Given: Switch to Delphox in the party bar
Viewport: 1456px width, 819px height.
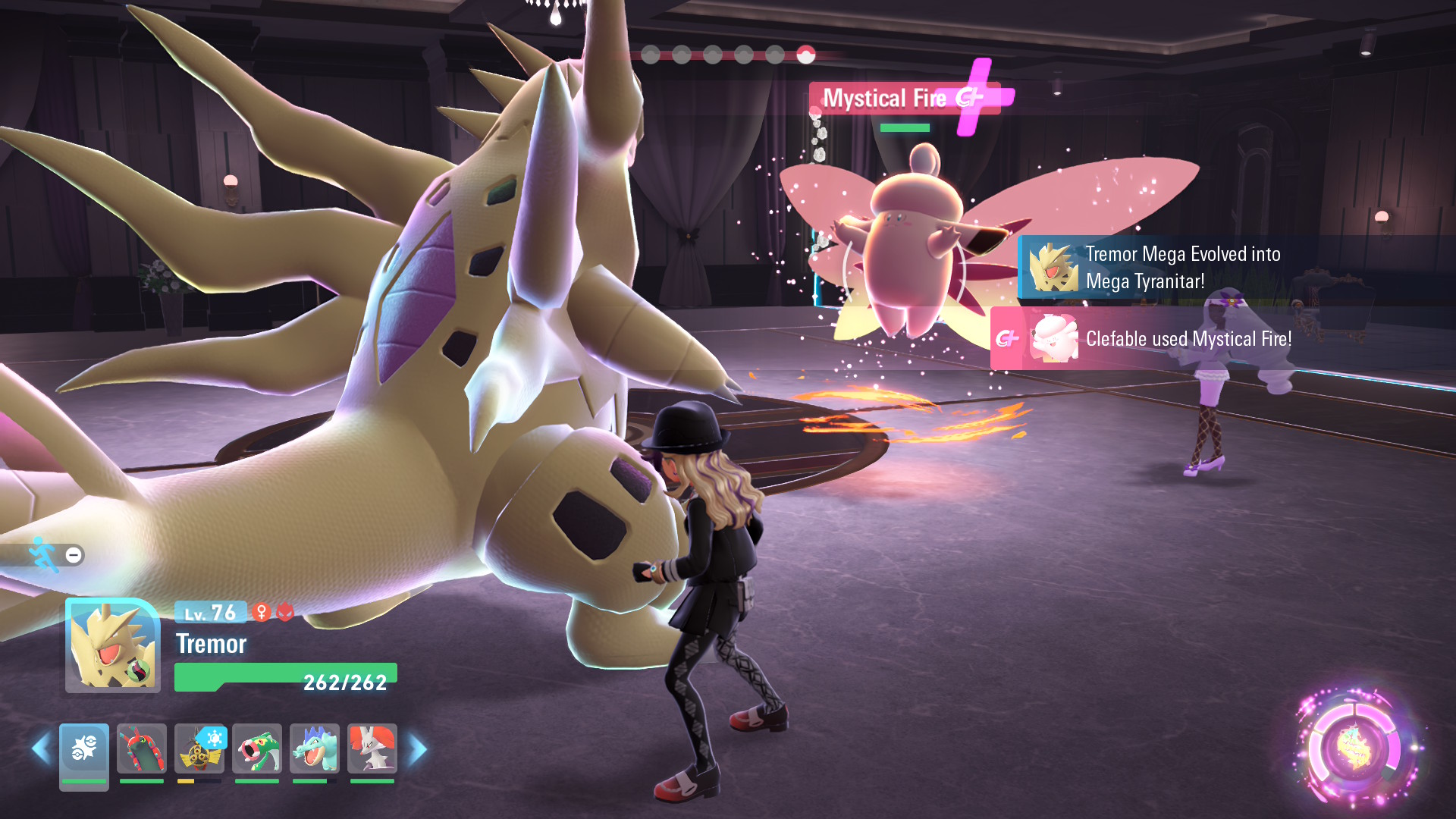Looking at the screenshot, I should tap(372, 751).
